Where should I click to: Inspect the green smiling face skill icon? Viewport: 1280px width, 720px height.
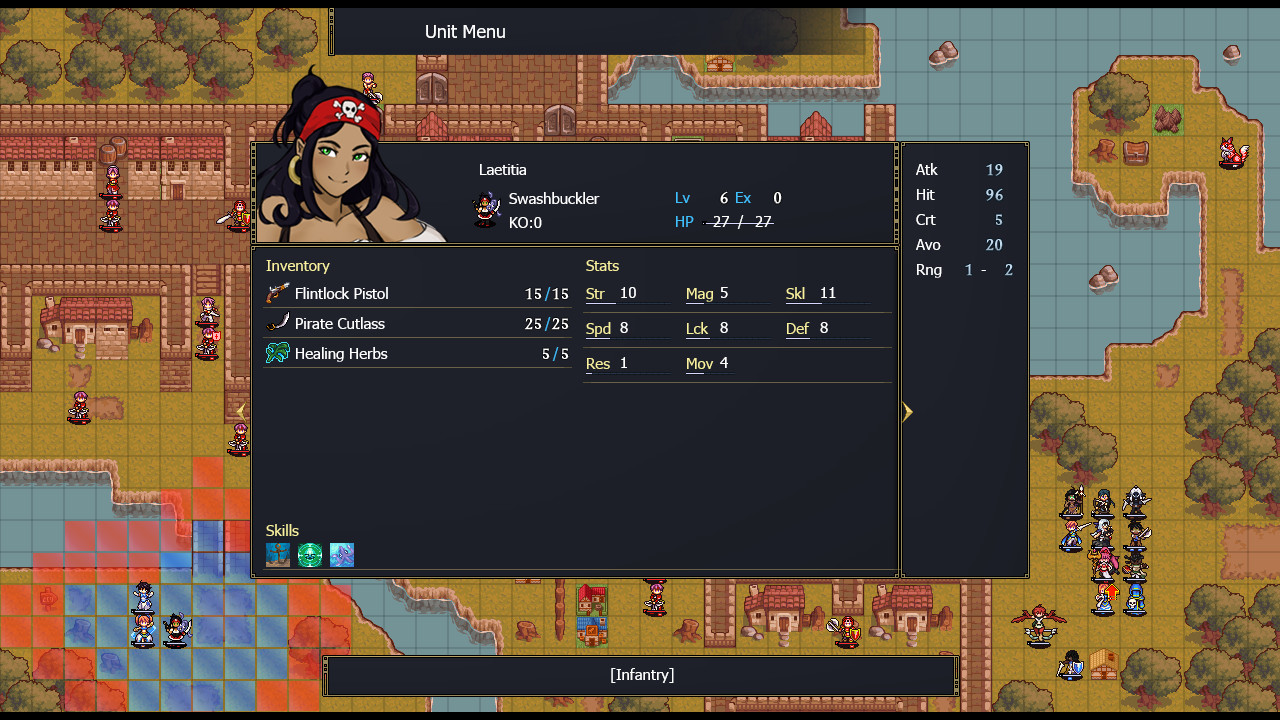(310, 555)
